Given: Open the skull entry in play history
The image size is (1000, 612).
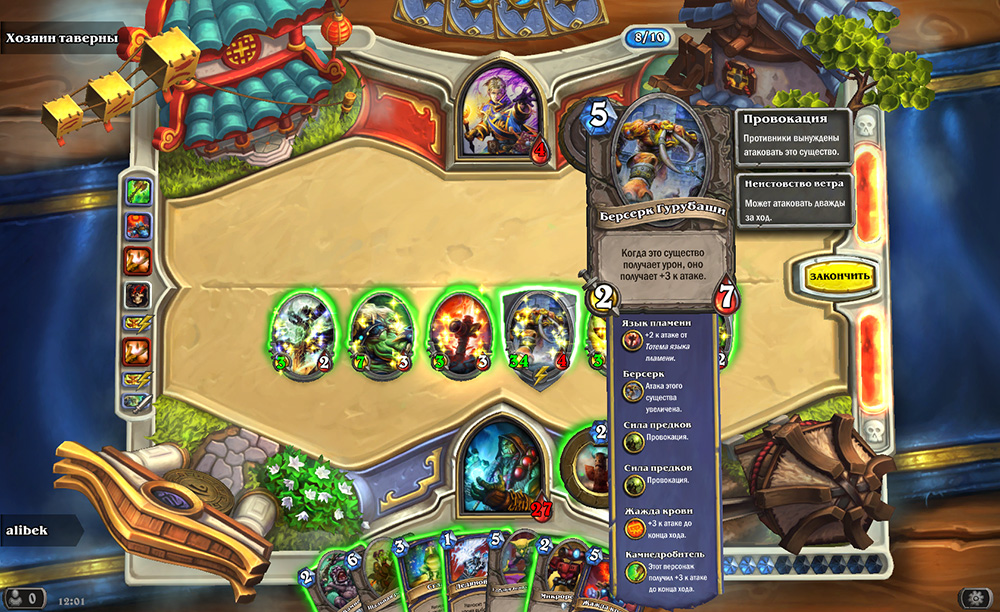Looking at the screenshot, I should tap(137, 295).
